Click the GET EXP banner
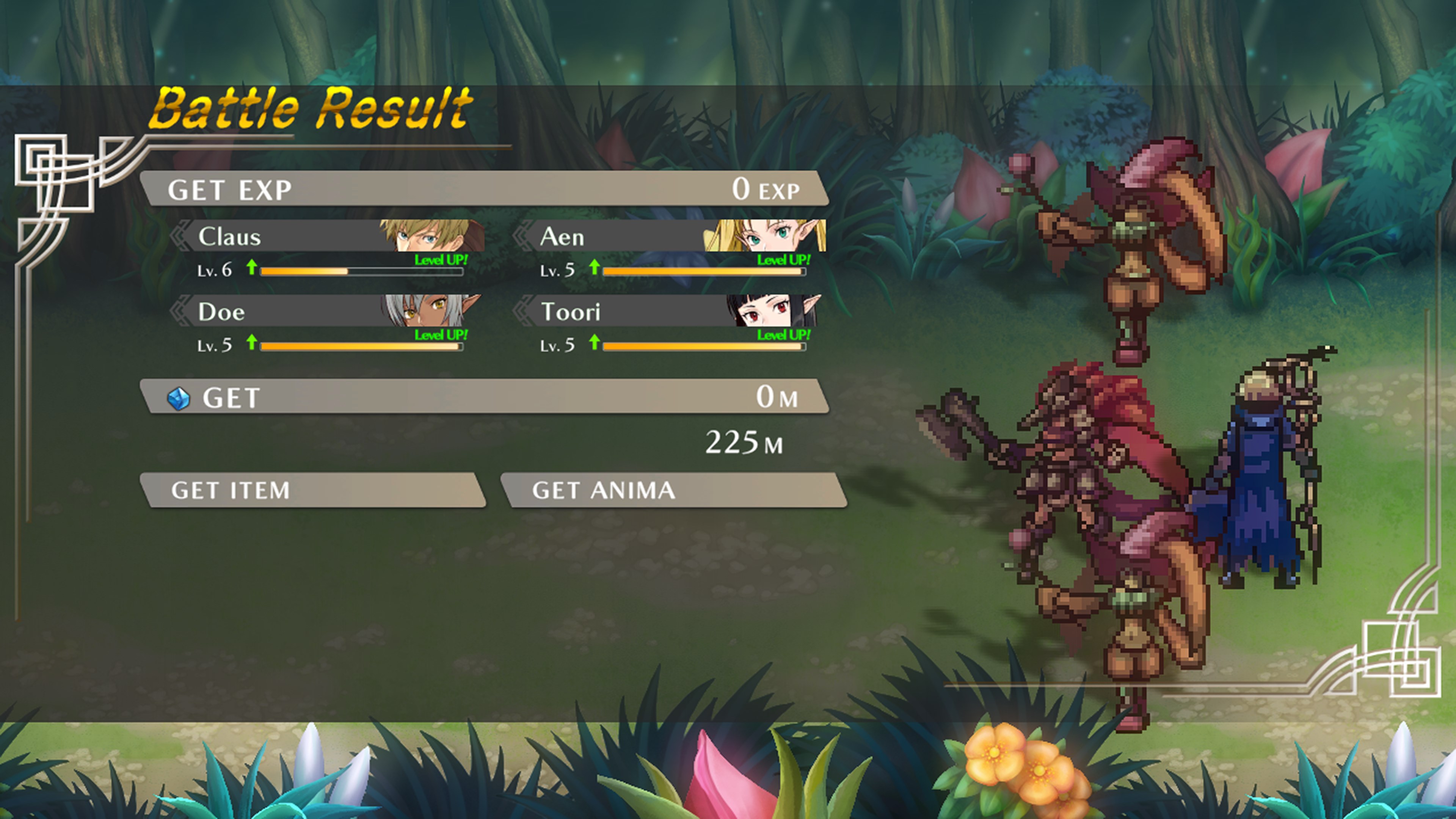 click(x=485, y=189)
